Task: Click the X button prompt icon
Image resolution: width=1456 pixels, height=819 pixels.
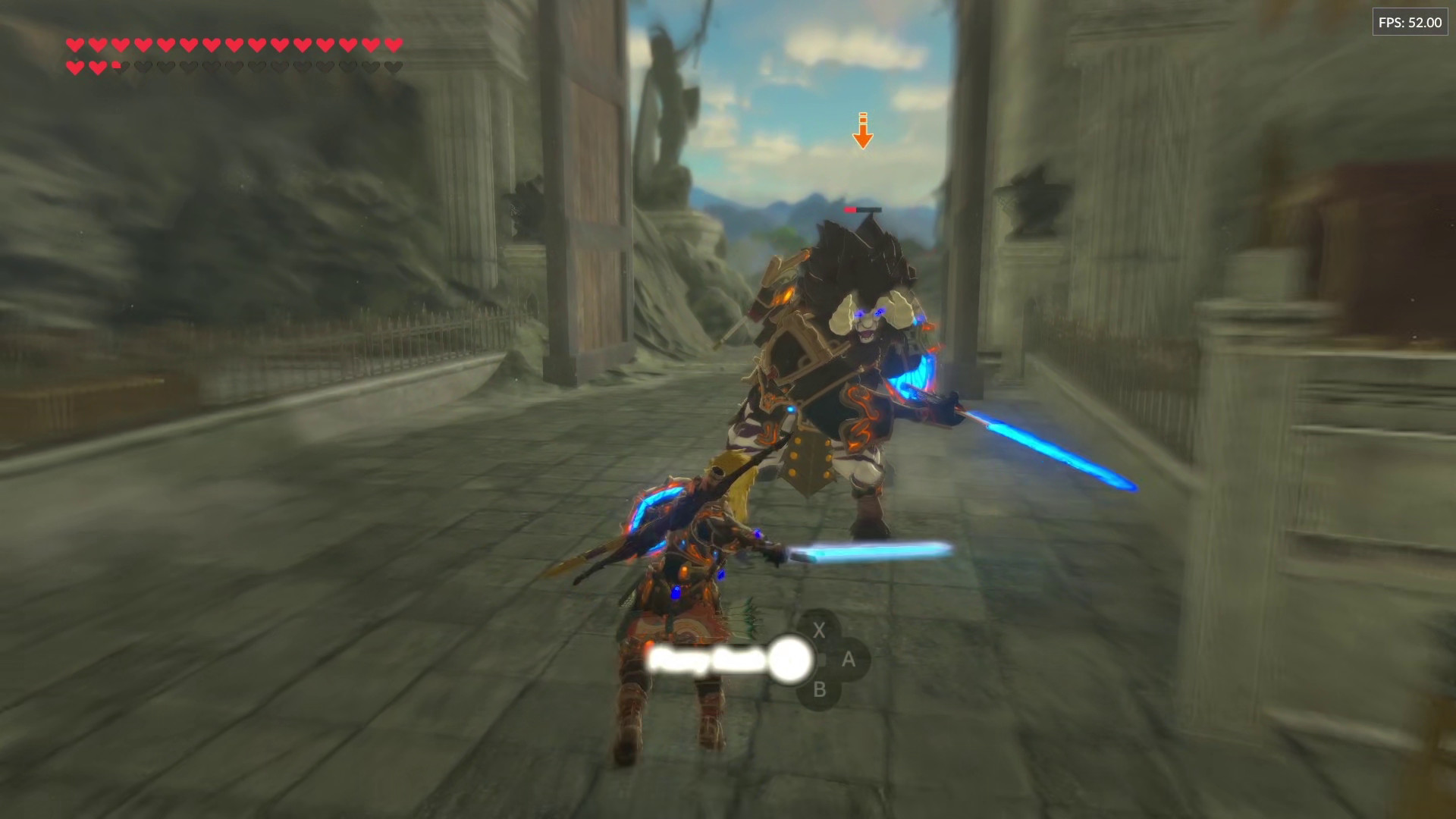Action: (819, 630)
